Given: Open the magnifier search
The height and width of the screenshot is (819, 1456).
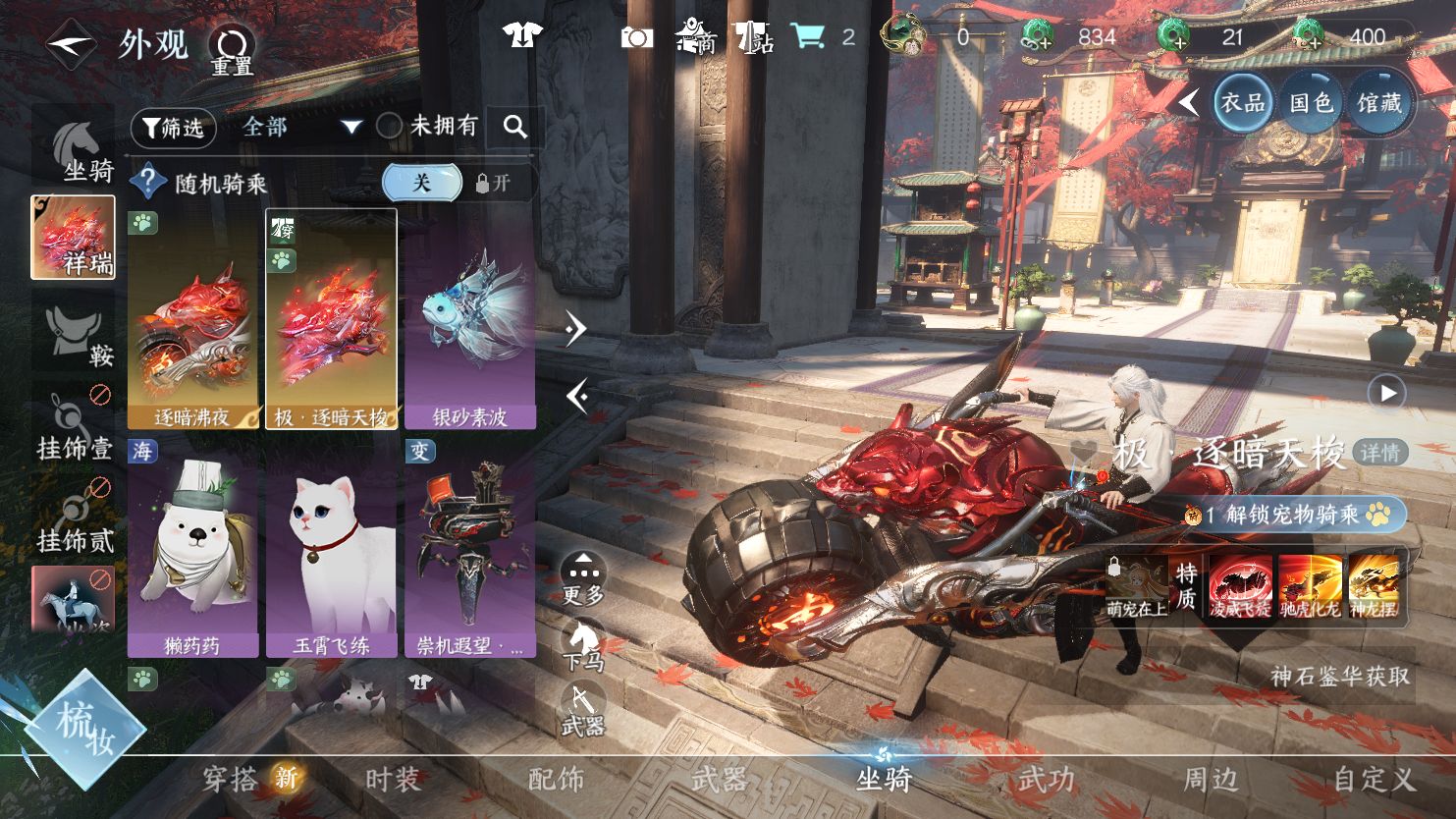Looking at the screenshot, I should (514, 127).
